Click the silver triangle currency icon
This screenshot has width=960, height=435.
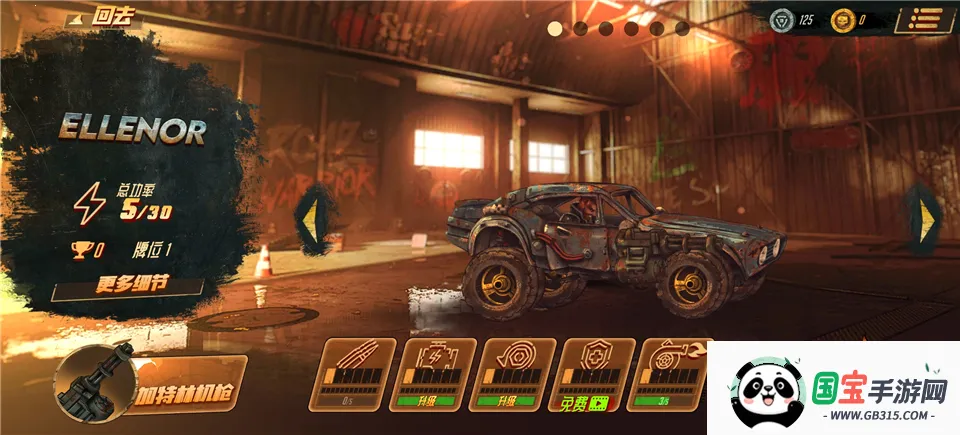pyautogui.click(x=780, y=19)
